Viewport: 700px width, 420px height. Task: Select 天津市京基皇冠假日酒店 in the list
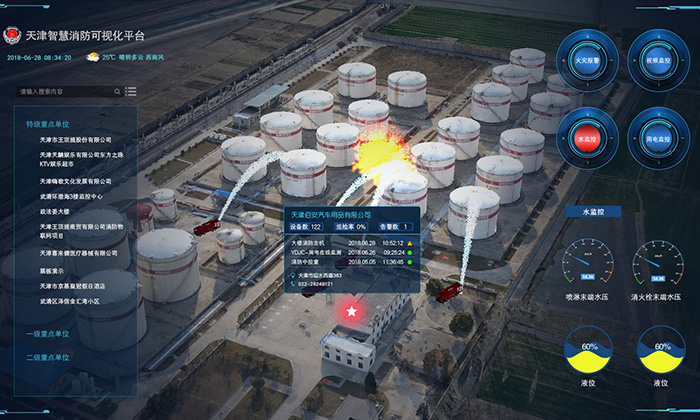point(77,285)
